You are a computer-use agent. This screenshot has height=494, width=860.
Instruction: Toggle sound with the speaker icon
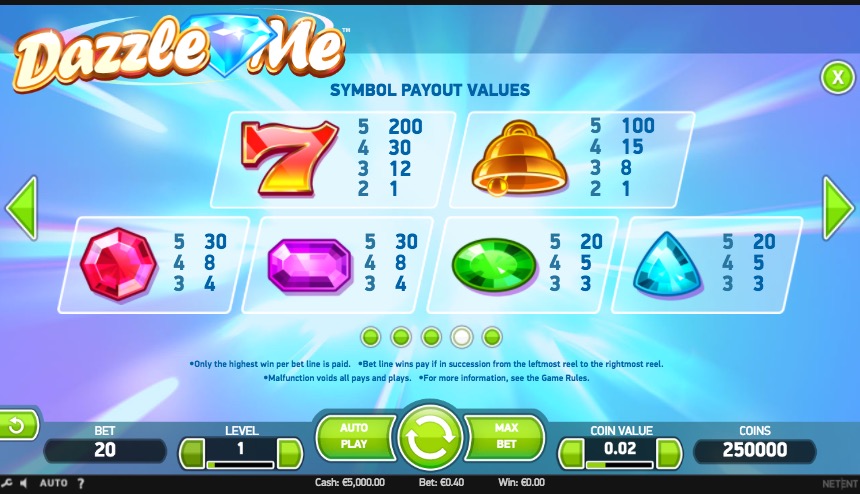tap(24, 484)
